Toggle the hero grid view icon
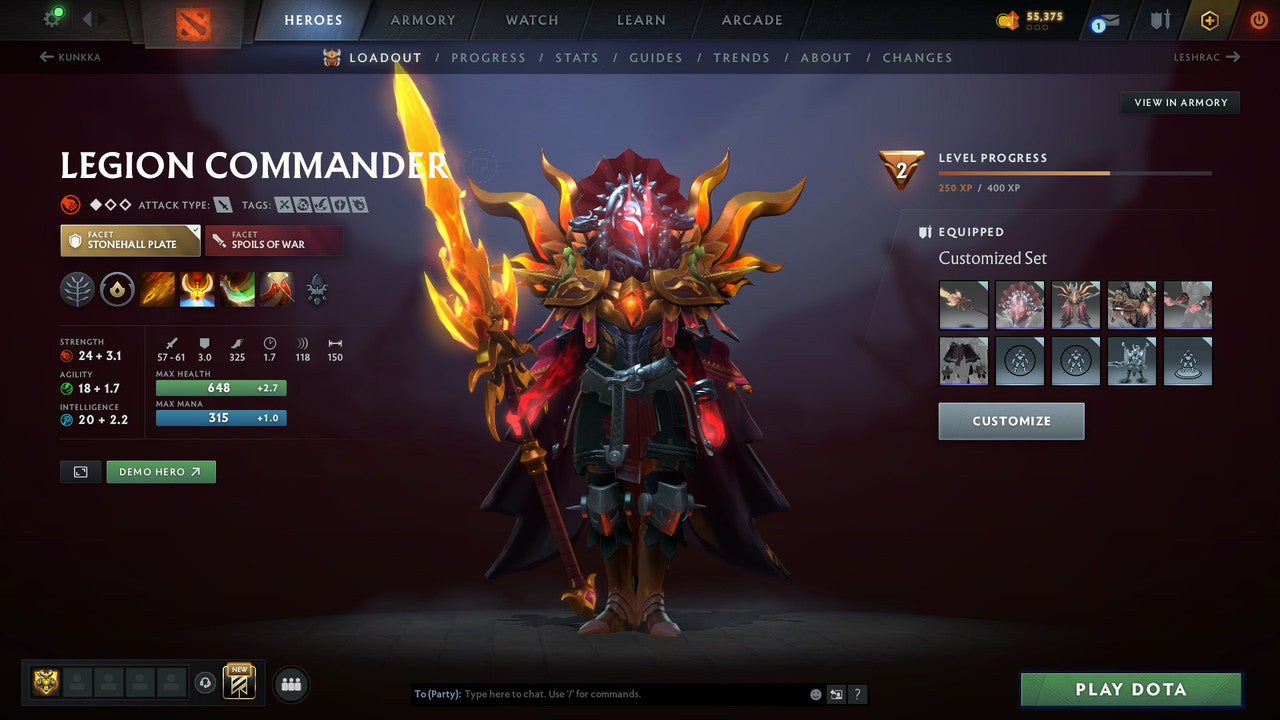1280x720 pixels. point(80,471)
